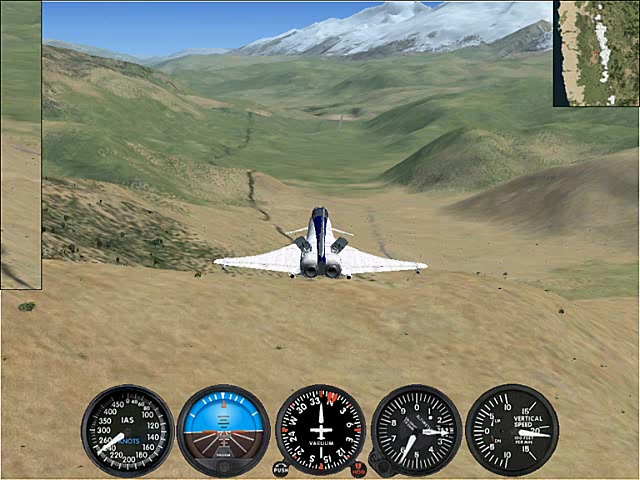Click the altimeter pressure setting knob
This screenshot has height=480, width=640.
pos(379,462)
